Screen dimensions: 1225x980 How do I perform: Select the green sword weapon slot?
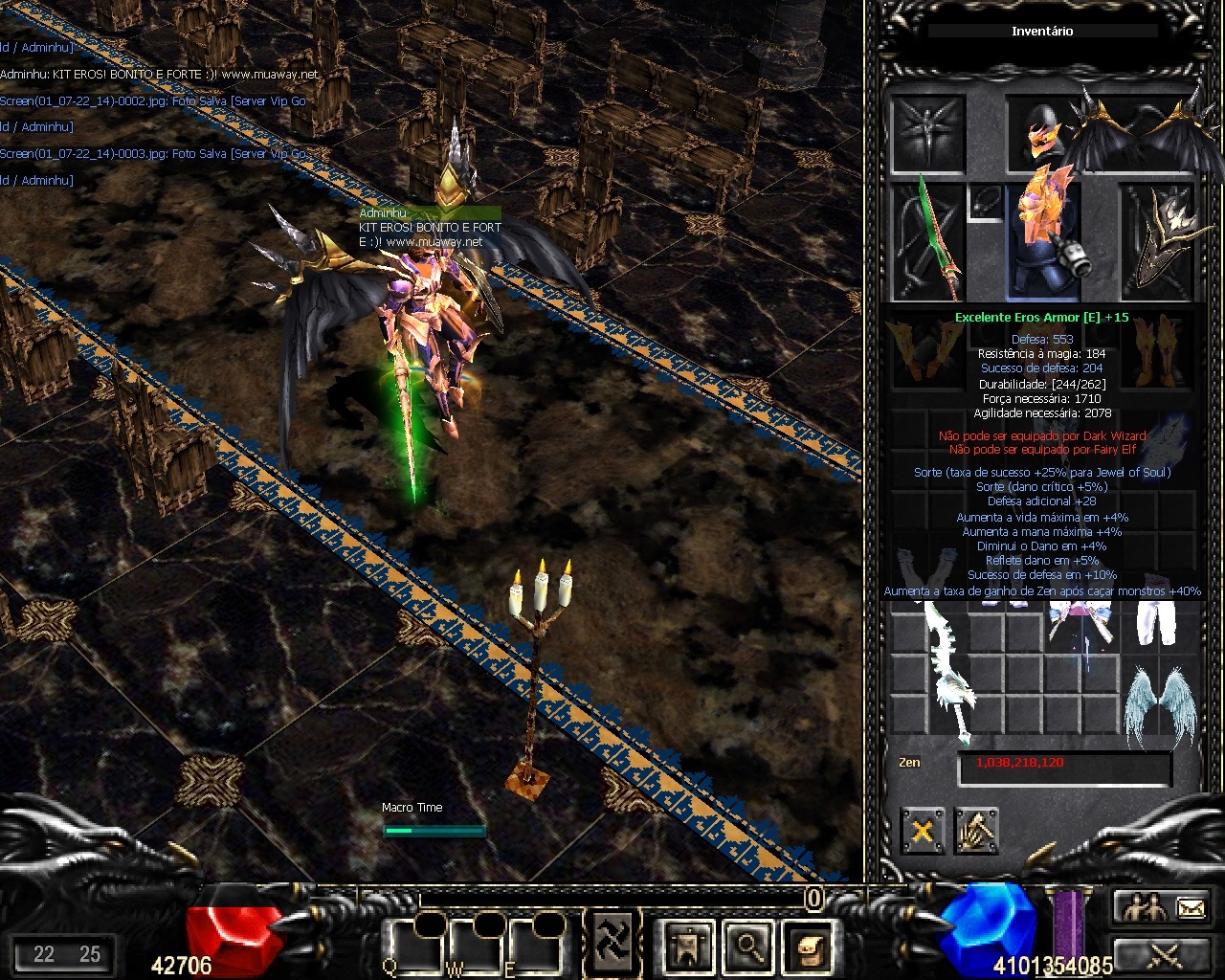coord(926,241)
